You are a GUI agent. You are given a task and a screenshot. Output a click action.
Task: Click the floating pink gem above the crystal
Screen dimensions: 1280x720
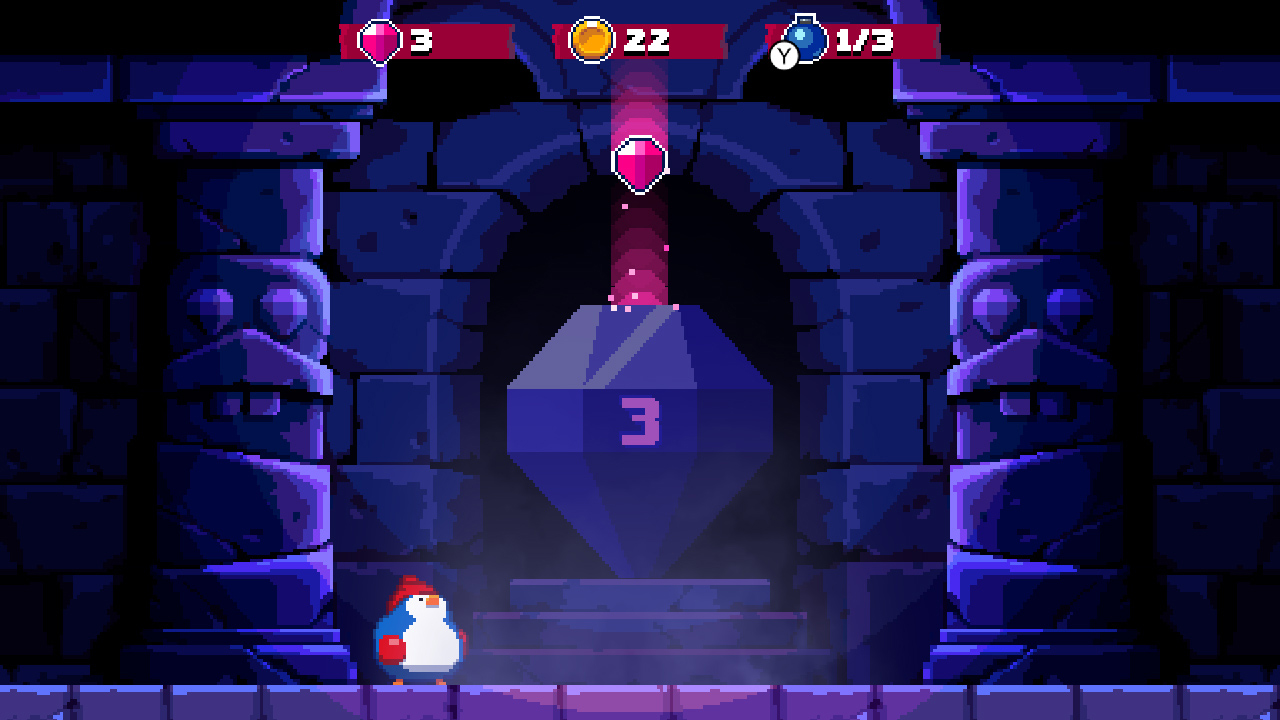coord(640,162)
